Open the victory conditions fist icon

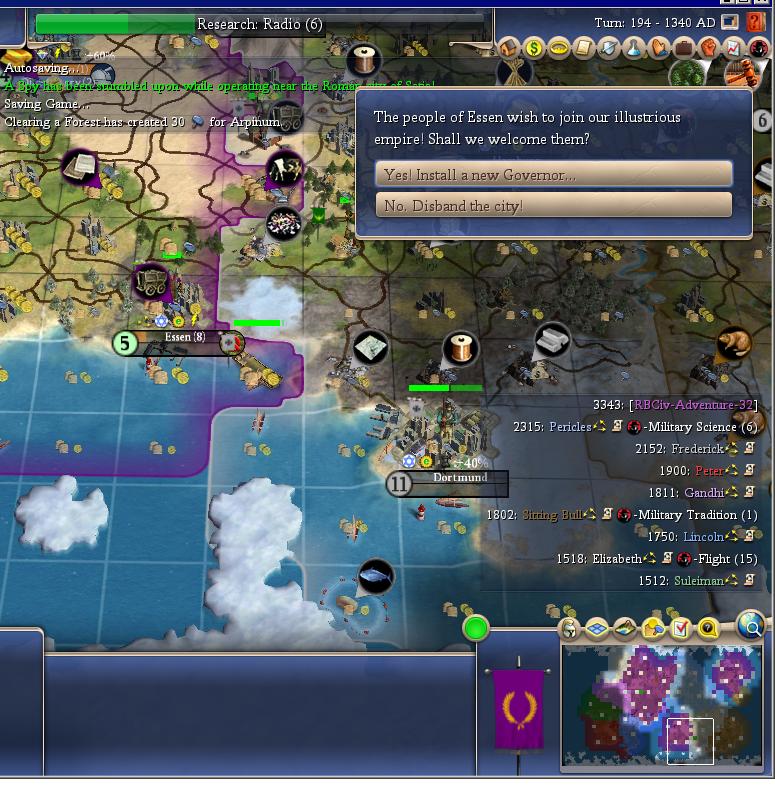(709, 48)
